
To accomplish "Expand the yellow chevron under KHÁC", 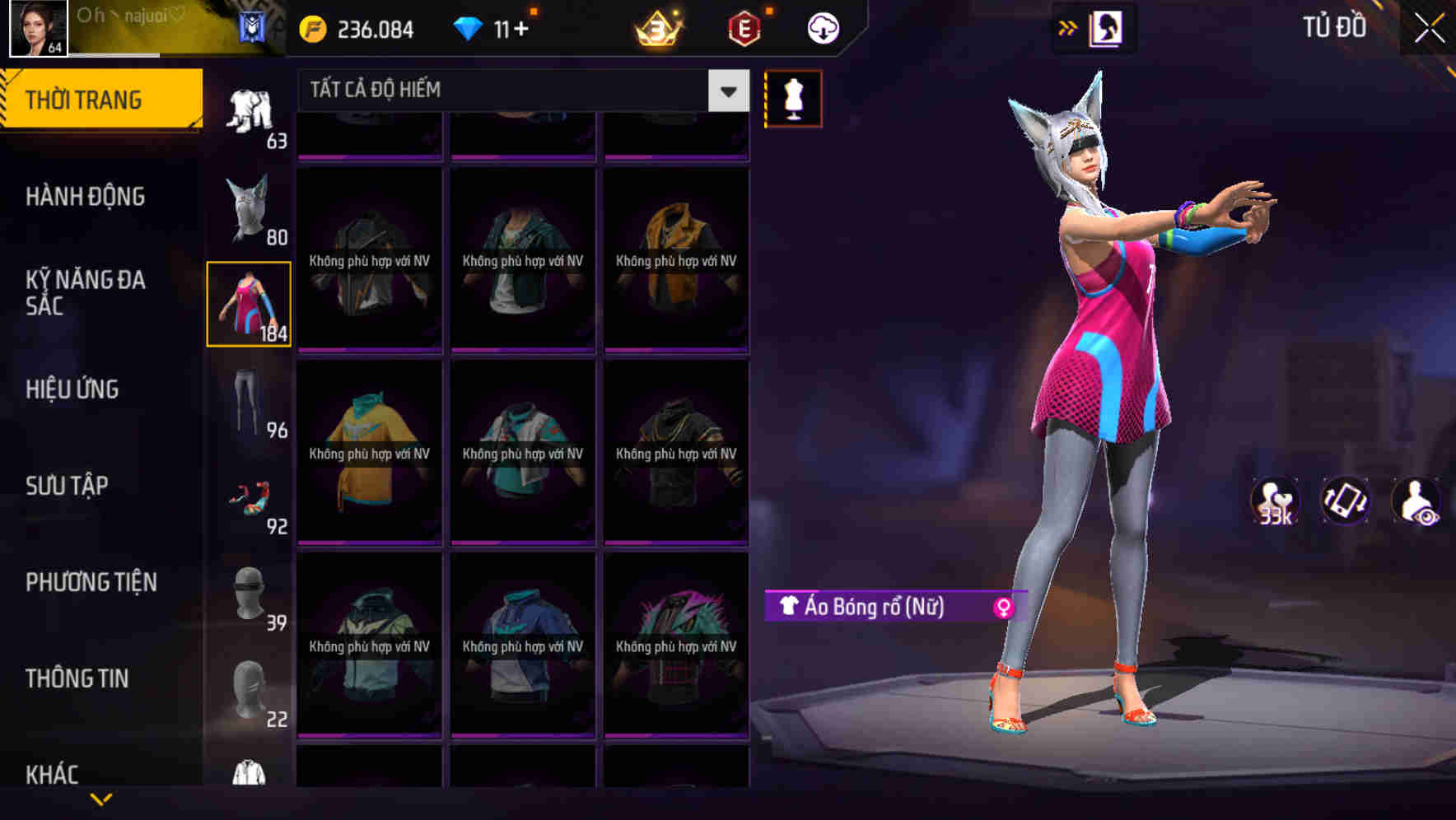I will coord(102,800).
